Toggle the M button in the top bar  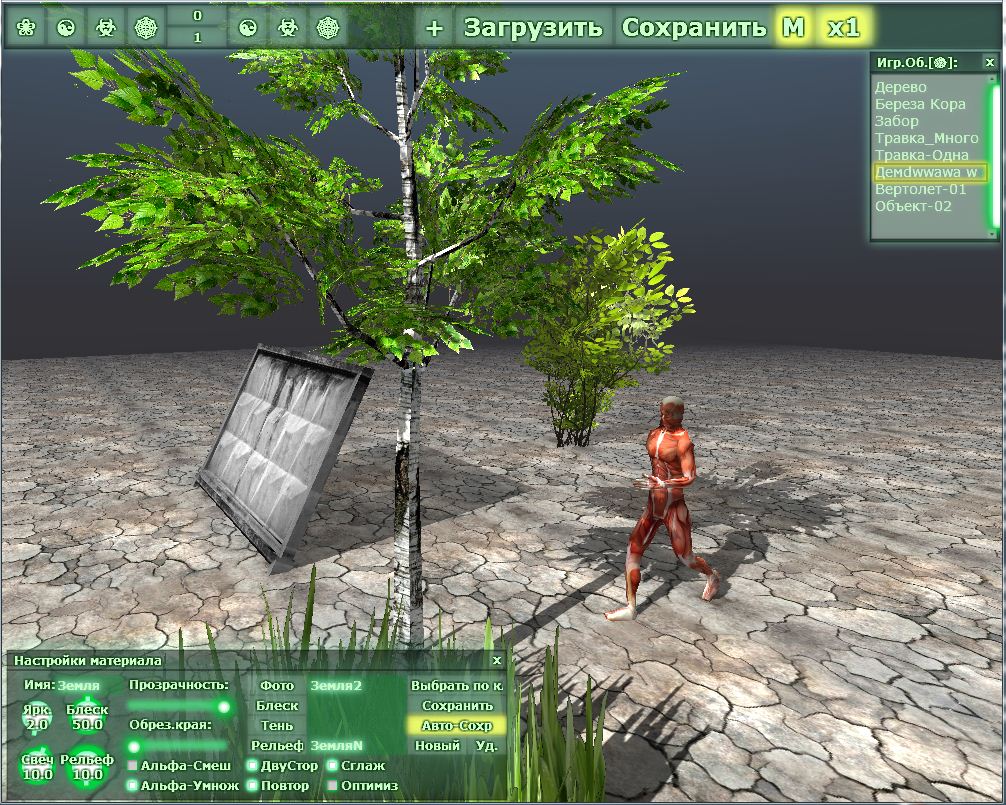(x=793, y=27)
